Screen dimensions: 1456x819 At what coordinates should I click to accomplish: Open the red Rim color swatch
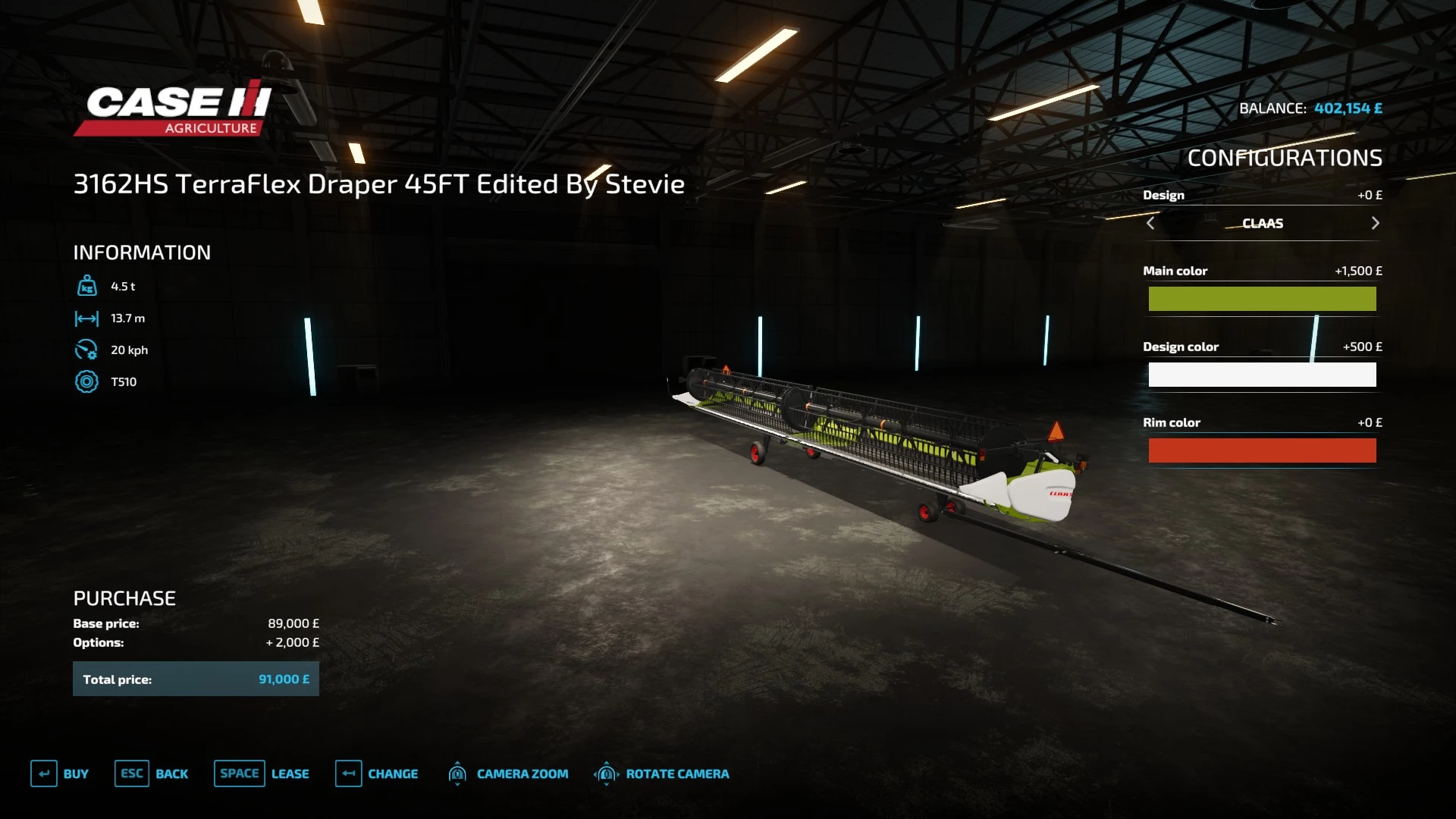pyautogui.click(x=1262, y=450)
